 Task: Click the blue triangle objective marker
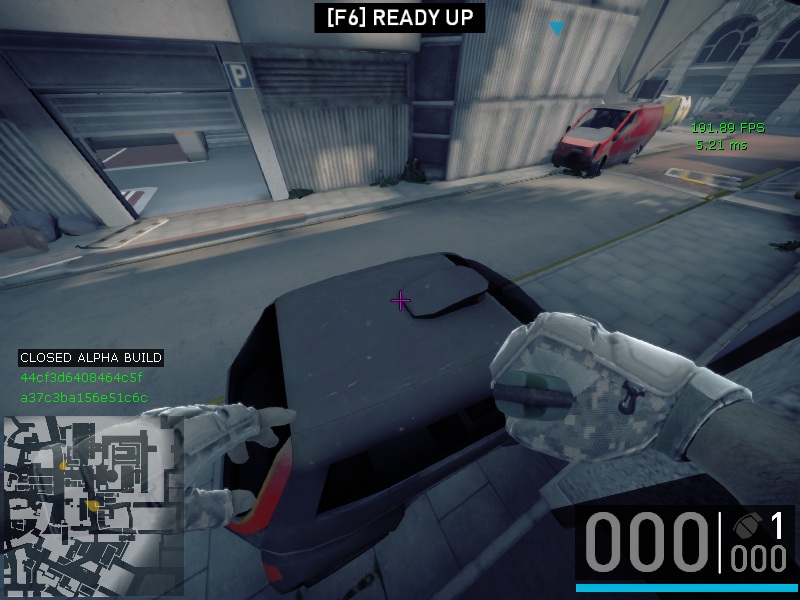point(557,29)
